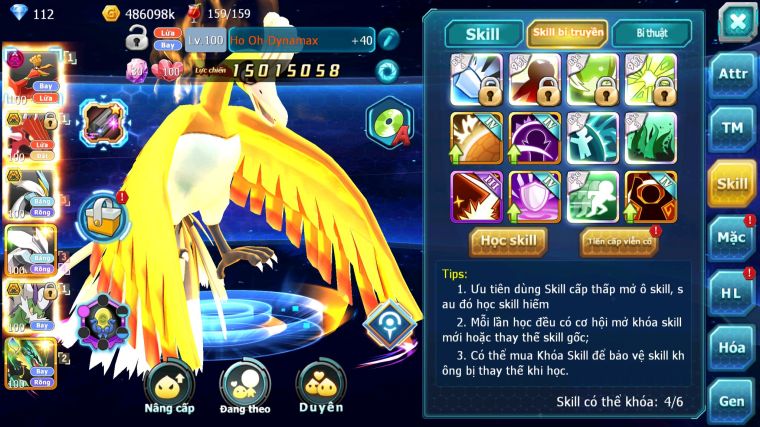Switch to the Hóa side tab

tap(732, 347)
